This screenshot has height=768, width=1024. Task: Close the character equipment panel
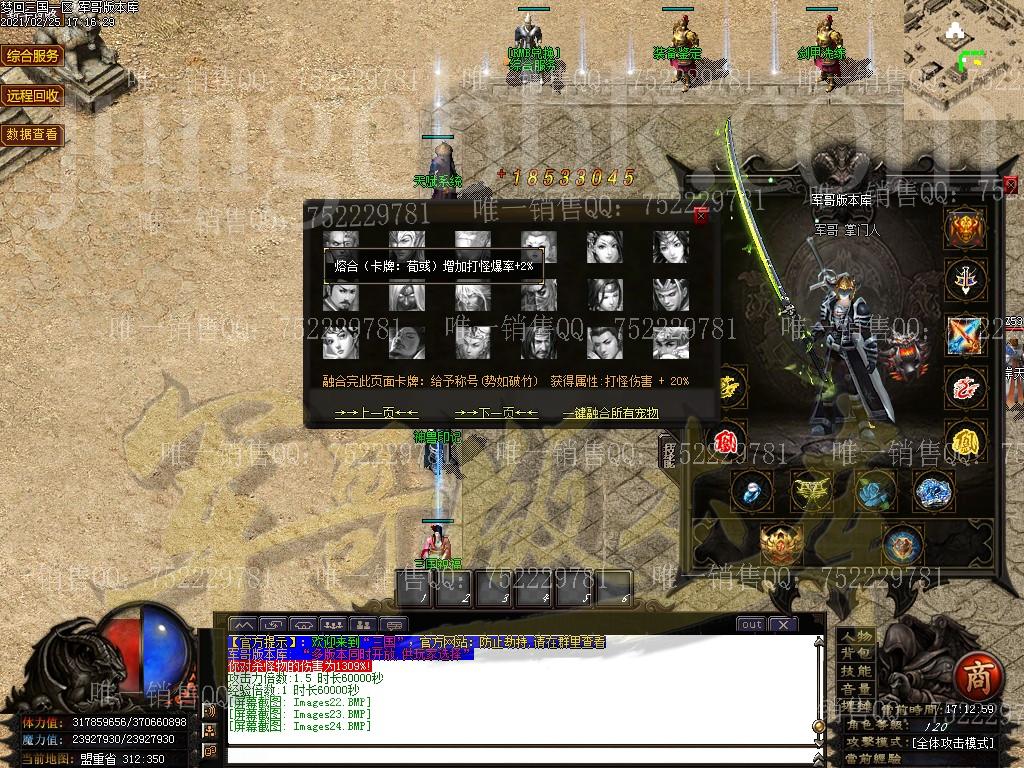click(1010, 184)
